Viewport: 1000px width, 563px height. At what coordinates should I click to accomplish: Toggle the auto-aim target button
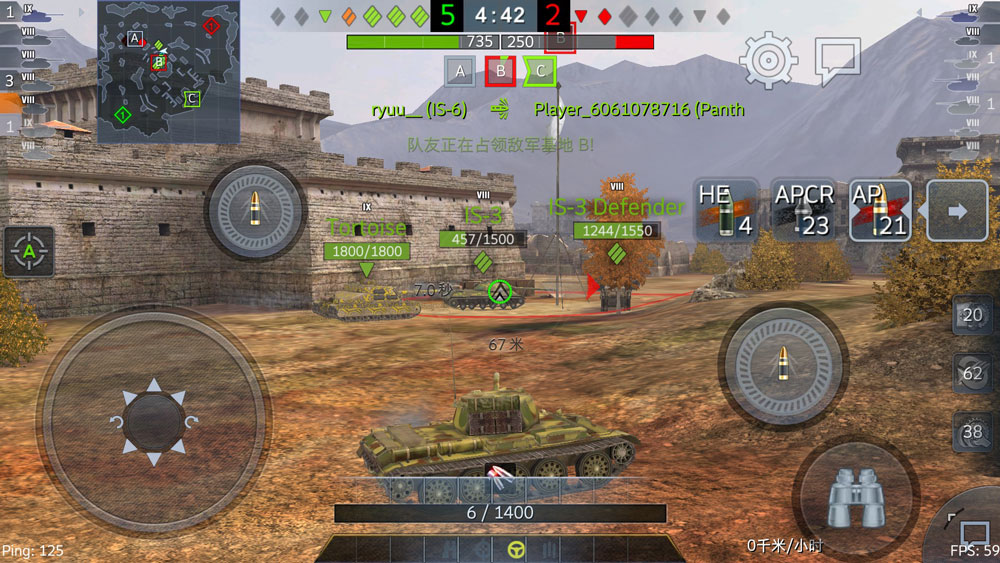[29, 252]
